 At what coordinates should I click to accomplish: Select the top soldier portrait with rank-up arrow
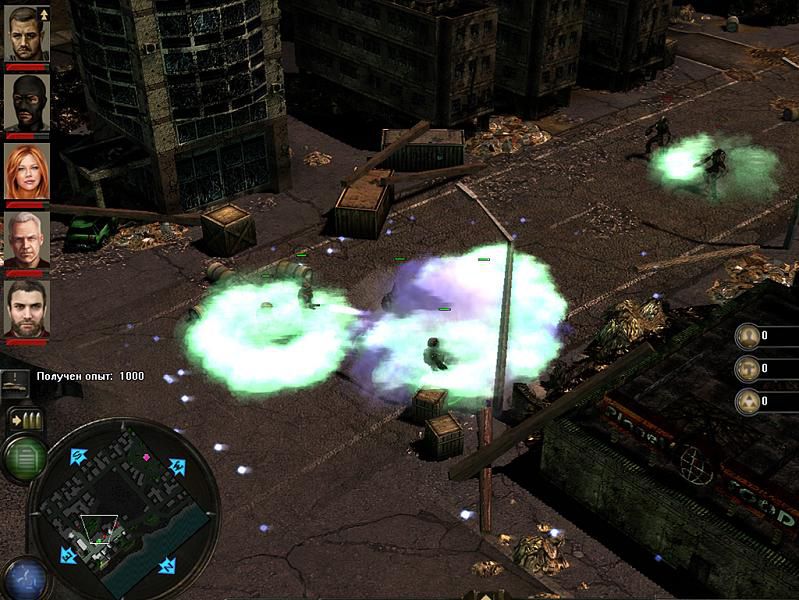point(27,34)
